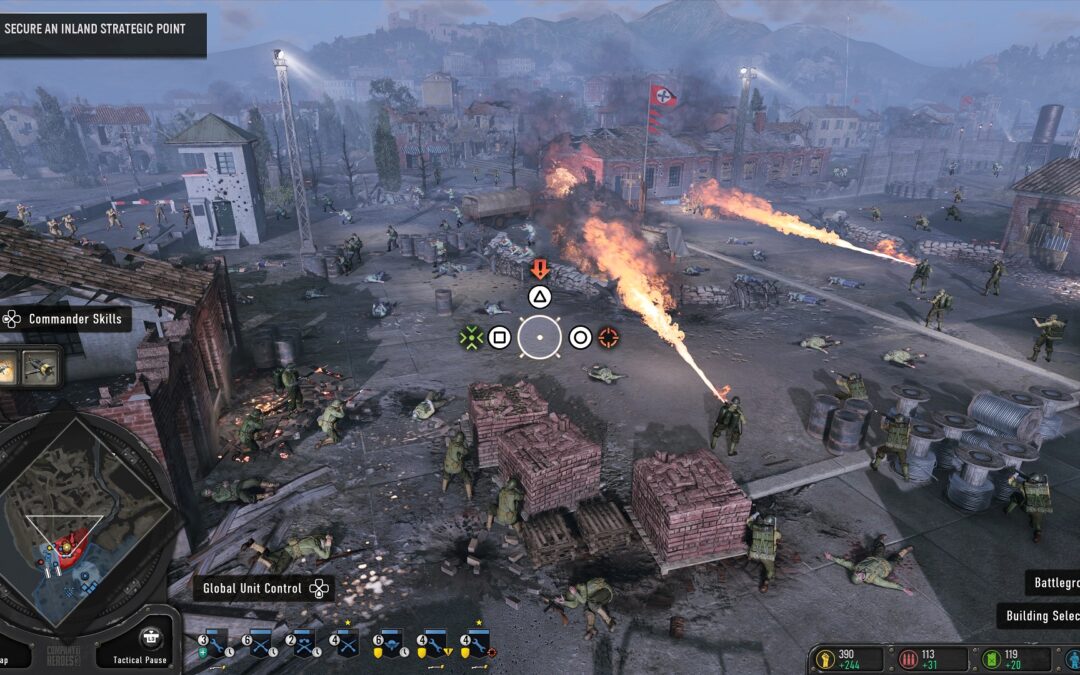Activate the rightmost aircraft commander skill
Image resolution: width=1080 pixels, height=675 pixels.
tap(41, 367)
